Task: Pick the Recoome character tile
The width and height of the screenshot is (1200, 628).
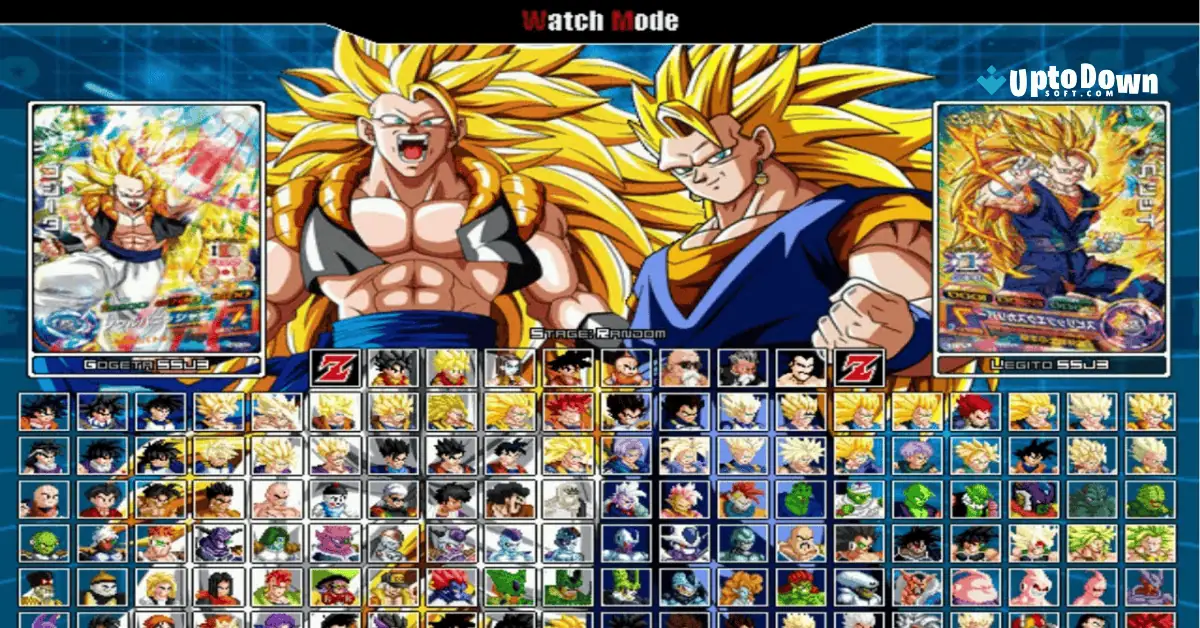Action: (x=160, y=542)
